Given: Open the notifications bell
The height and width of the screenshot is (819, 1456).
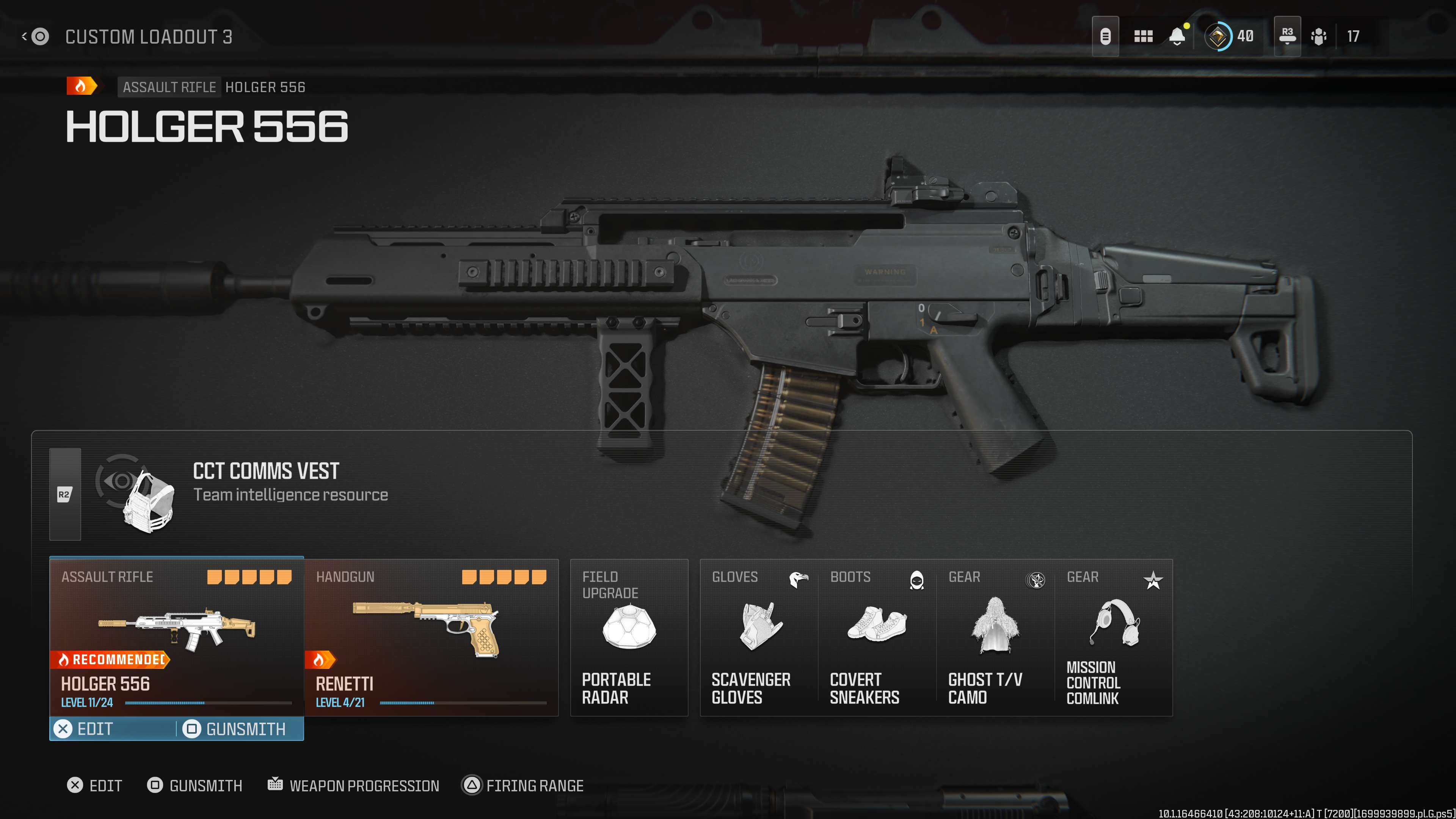Looking at the screenshot, I should pyautogui.click(x=1177, y=37).
